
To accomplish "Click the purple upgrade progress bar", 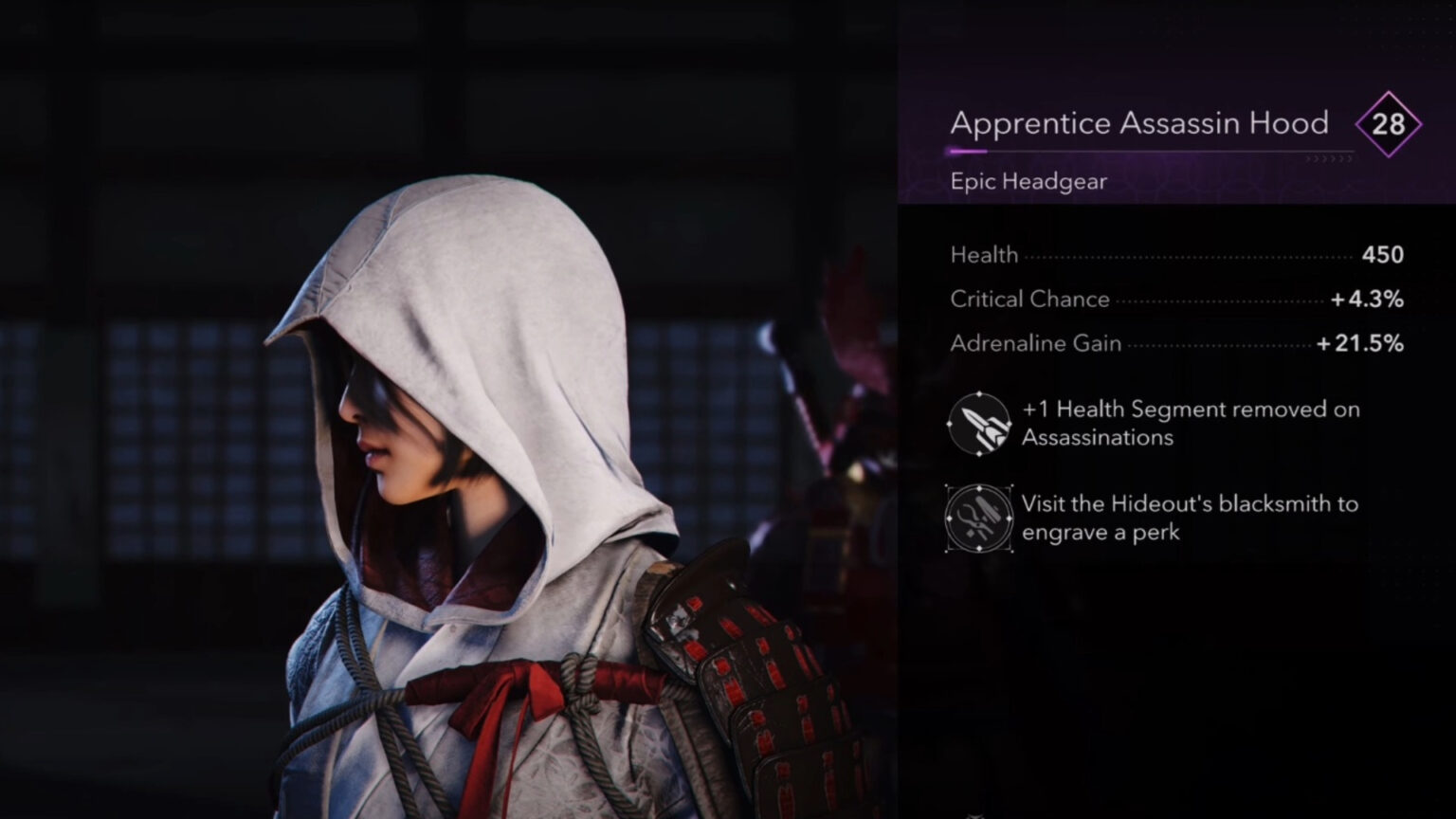I will tap(969, 150).
